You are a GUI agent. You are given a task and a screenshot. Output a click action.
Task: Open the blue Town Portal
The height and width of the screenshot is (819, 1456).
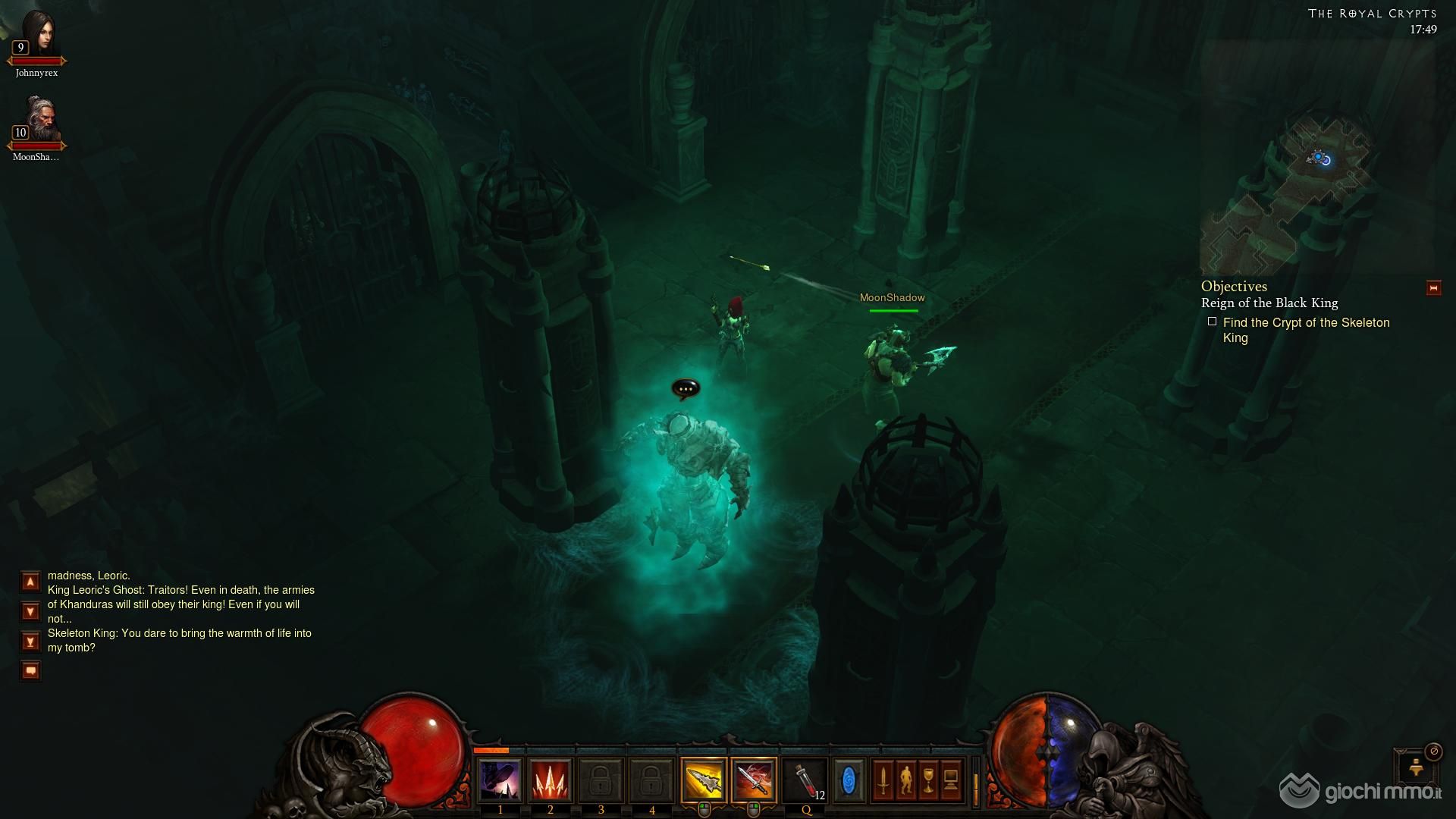point(849,780)
